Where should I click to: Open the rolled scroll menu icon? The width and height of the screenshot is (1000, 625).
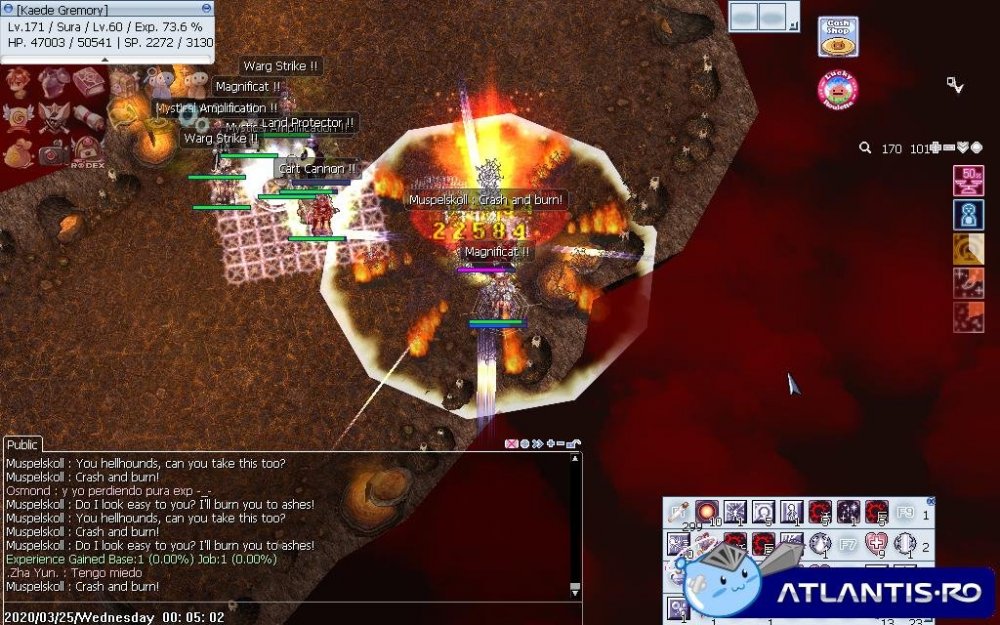[x=88, y=119]
